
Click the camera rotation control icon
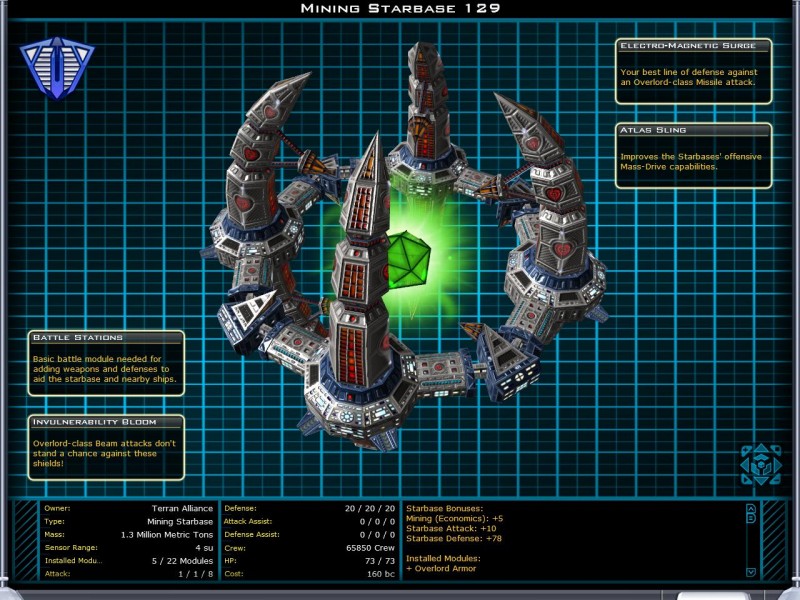759,465
